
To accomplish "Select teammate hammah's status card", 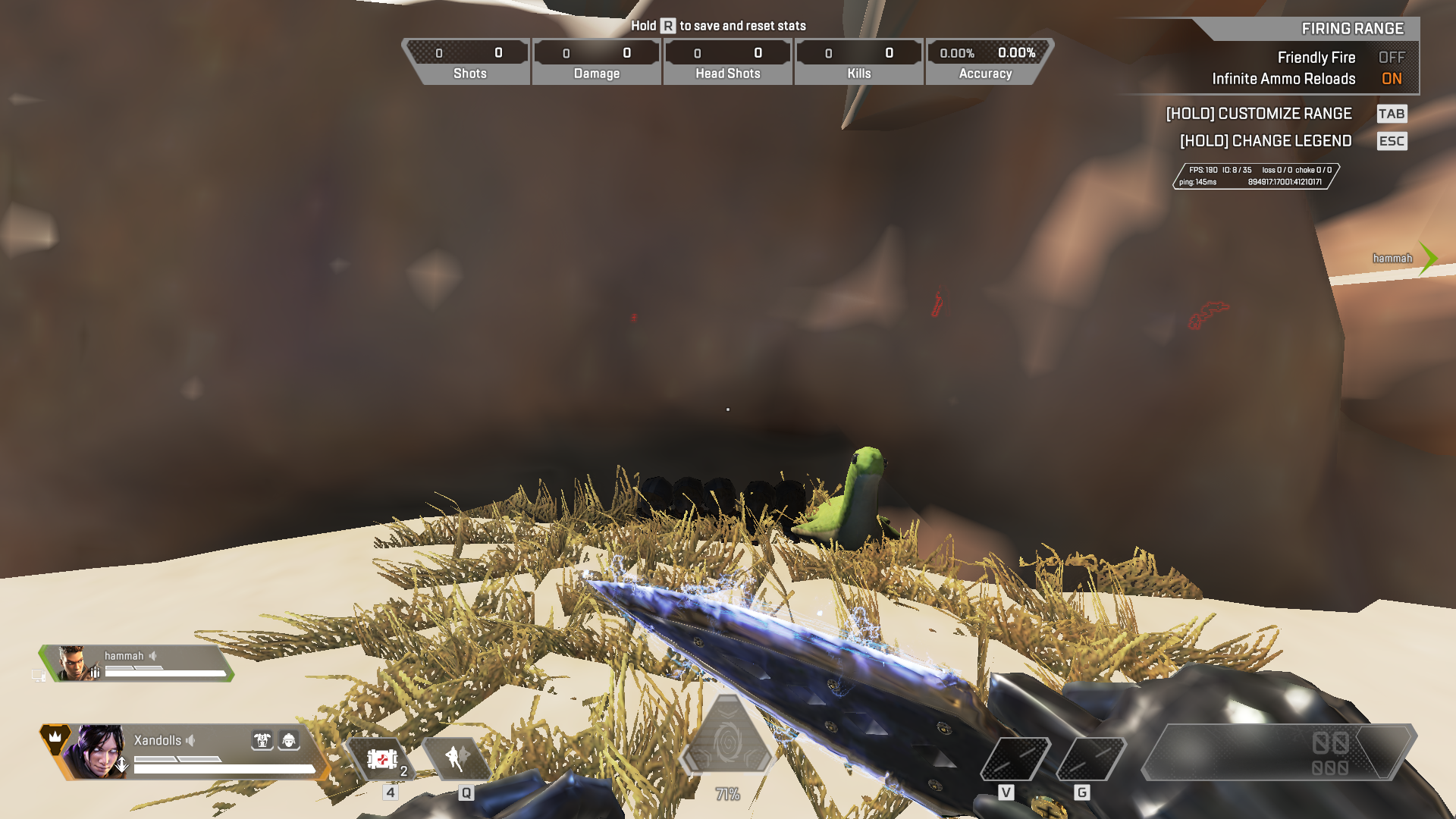I will click(136, 664).
